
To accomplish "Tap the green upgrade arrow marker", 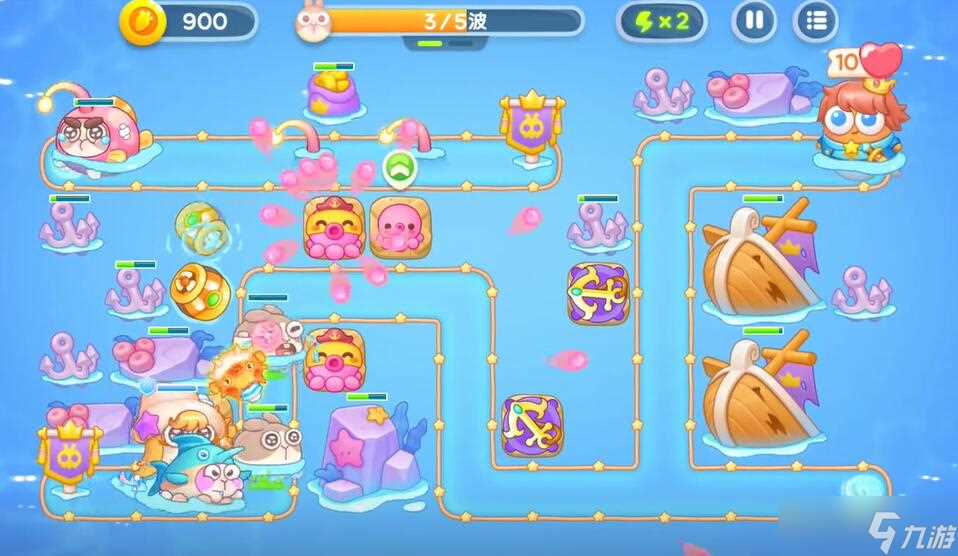I will tap(399, 168).
